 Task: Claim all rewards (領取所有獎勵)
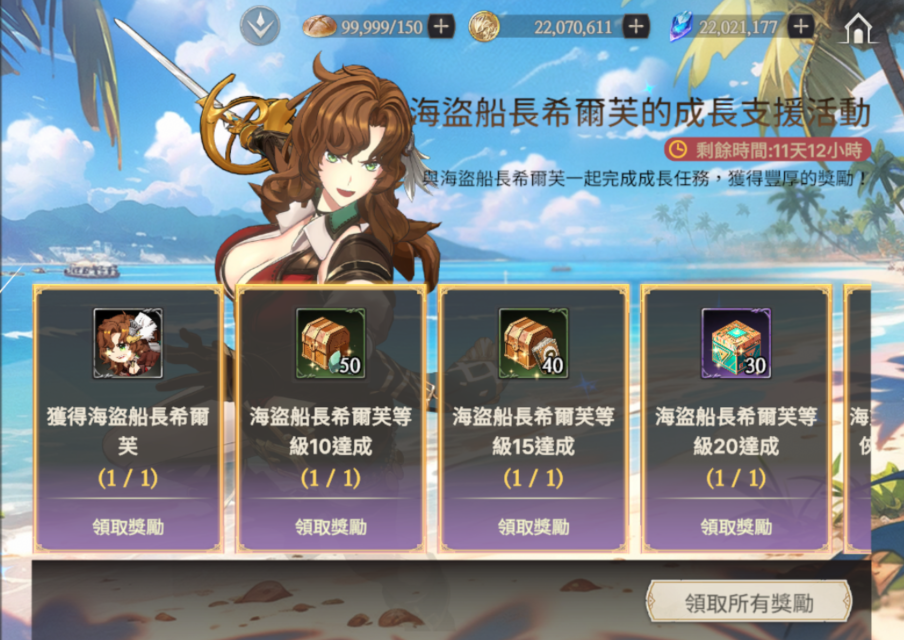pos(748,603)
